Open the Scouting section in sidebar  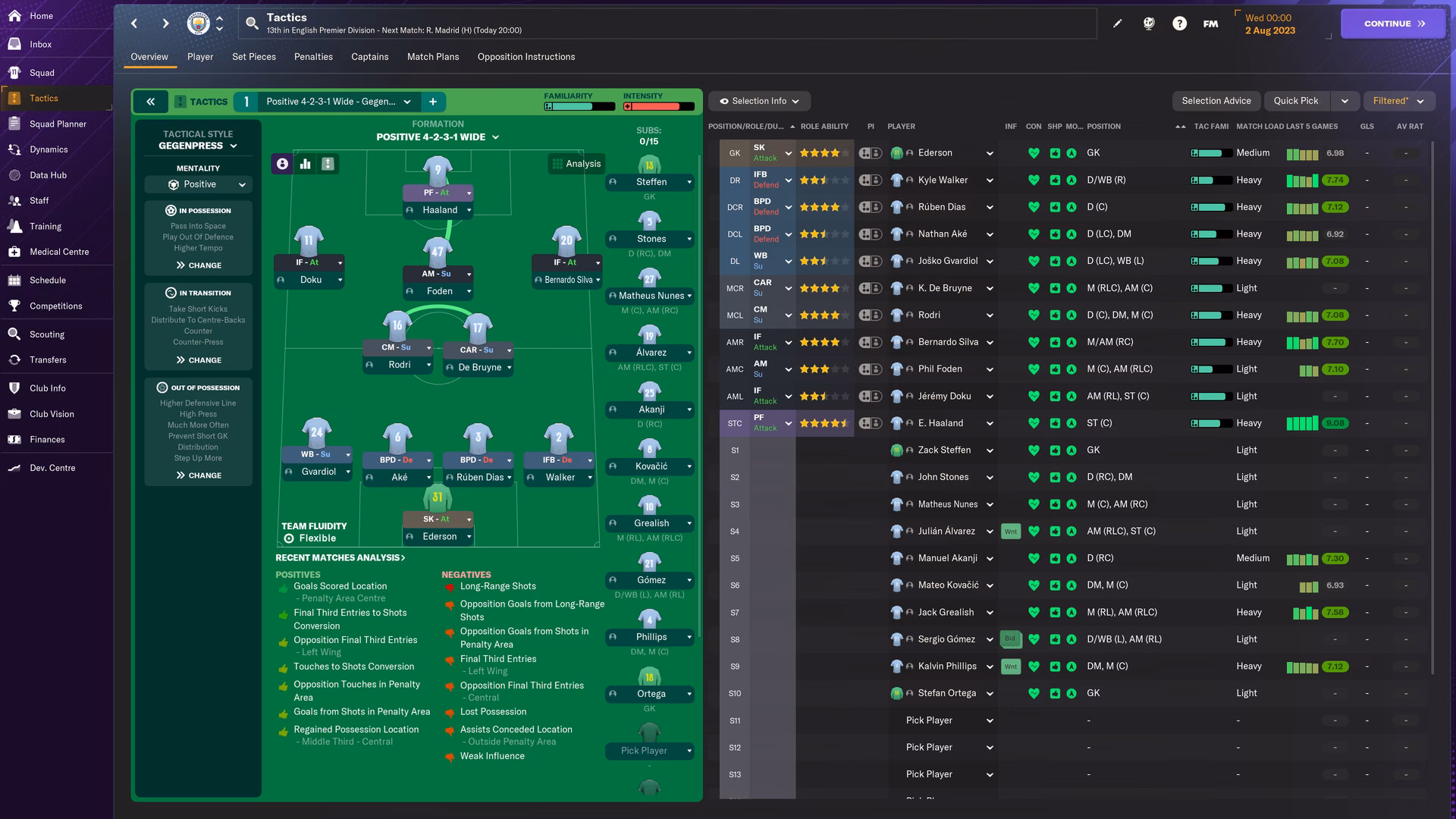(46, 334)
